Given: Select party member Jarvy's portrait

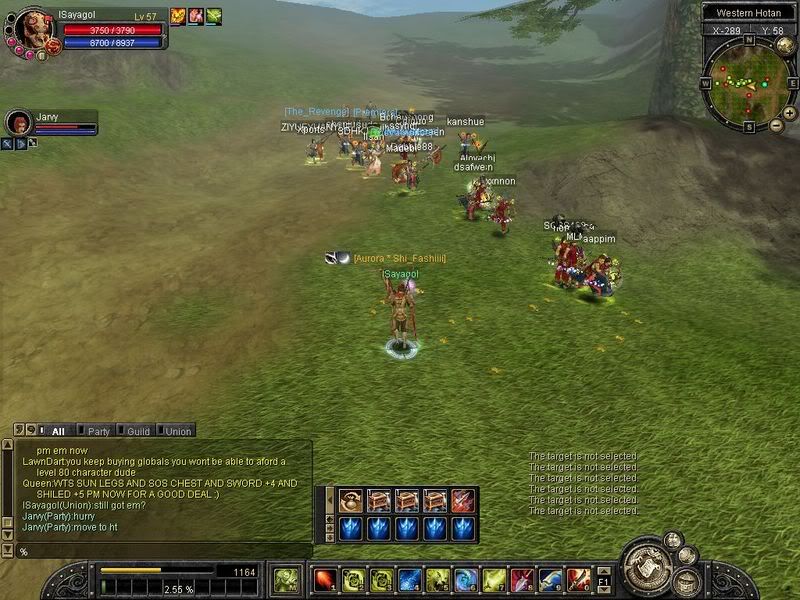Looking at the screenshot, I should click(x=19, y=123).
